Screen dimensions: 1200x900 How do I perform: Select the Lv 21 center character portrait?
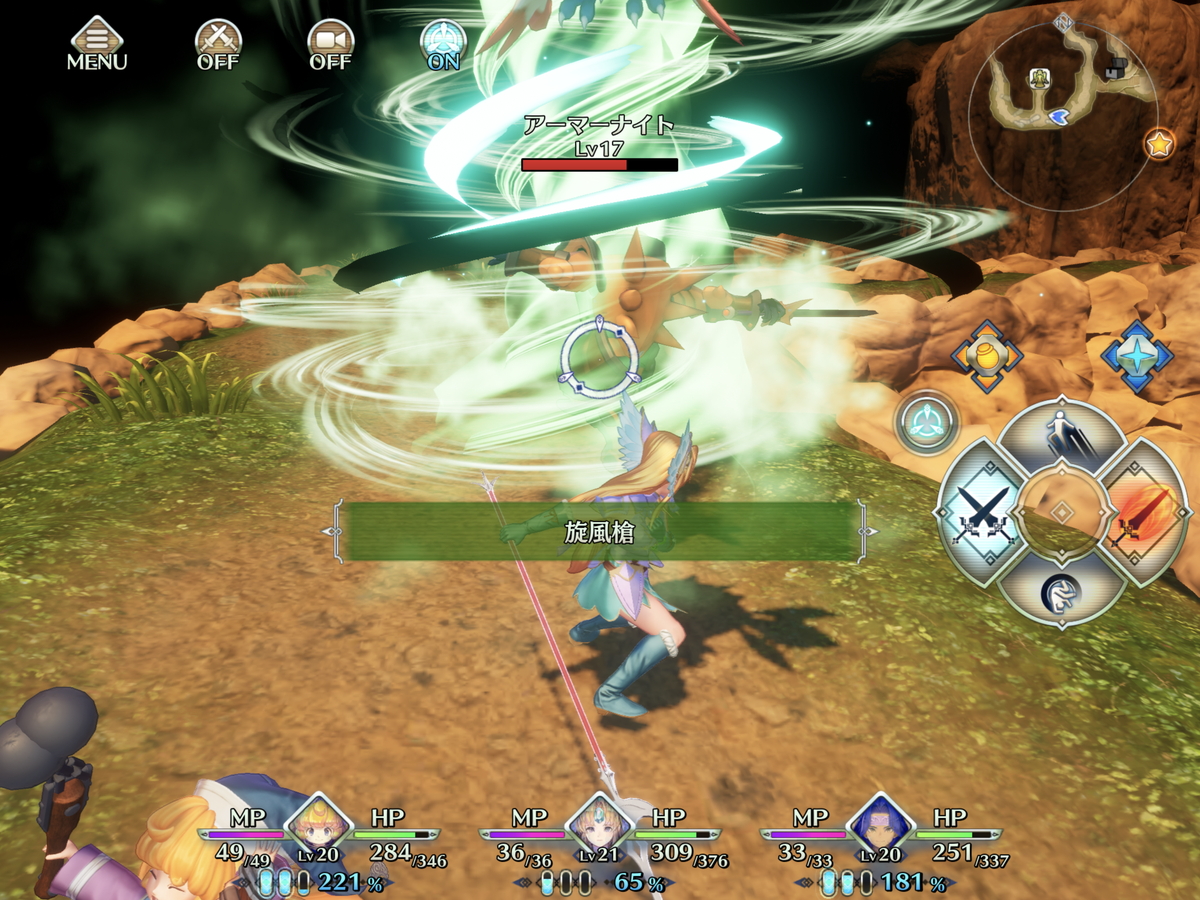(x=600, y=826)
